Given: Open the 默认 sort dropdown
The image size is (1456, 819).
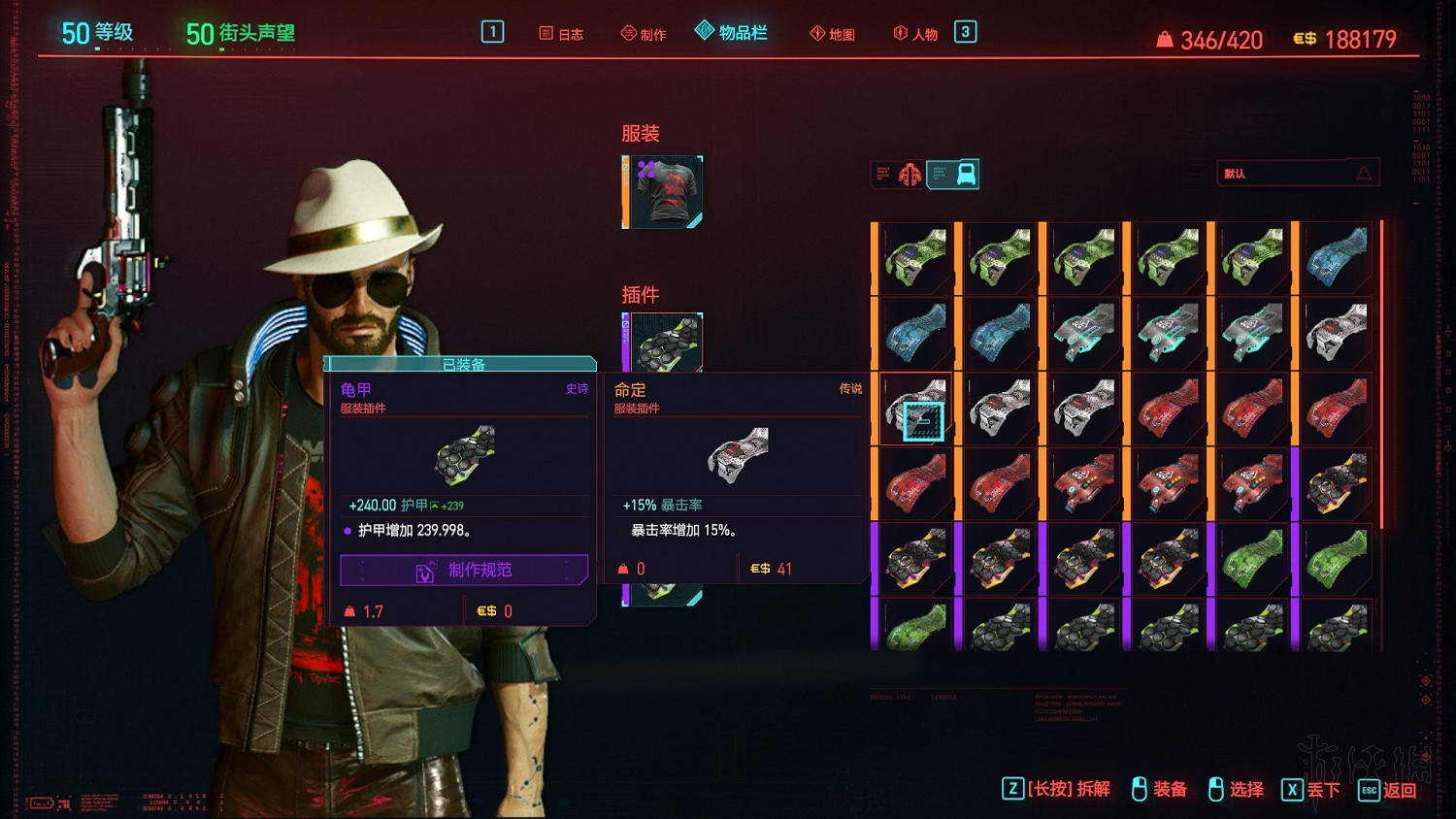Looking at the screenshot, I should coord(1297,174).
